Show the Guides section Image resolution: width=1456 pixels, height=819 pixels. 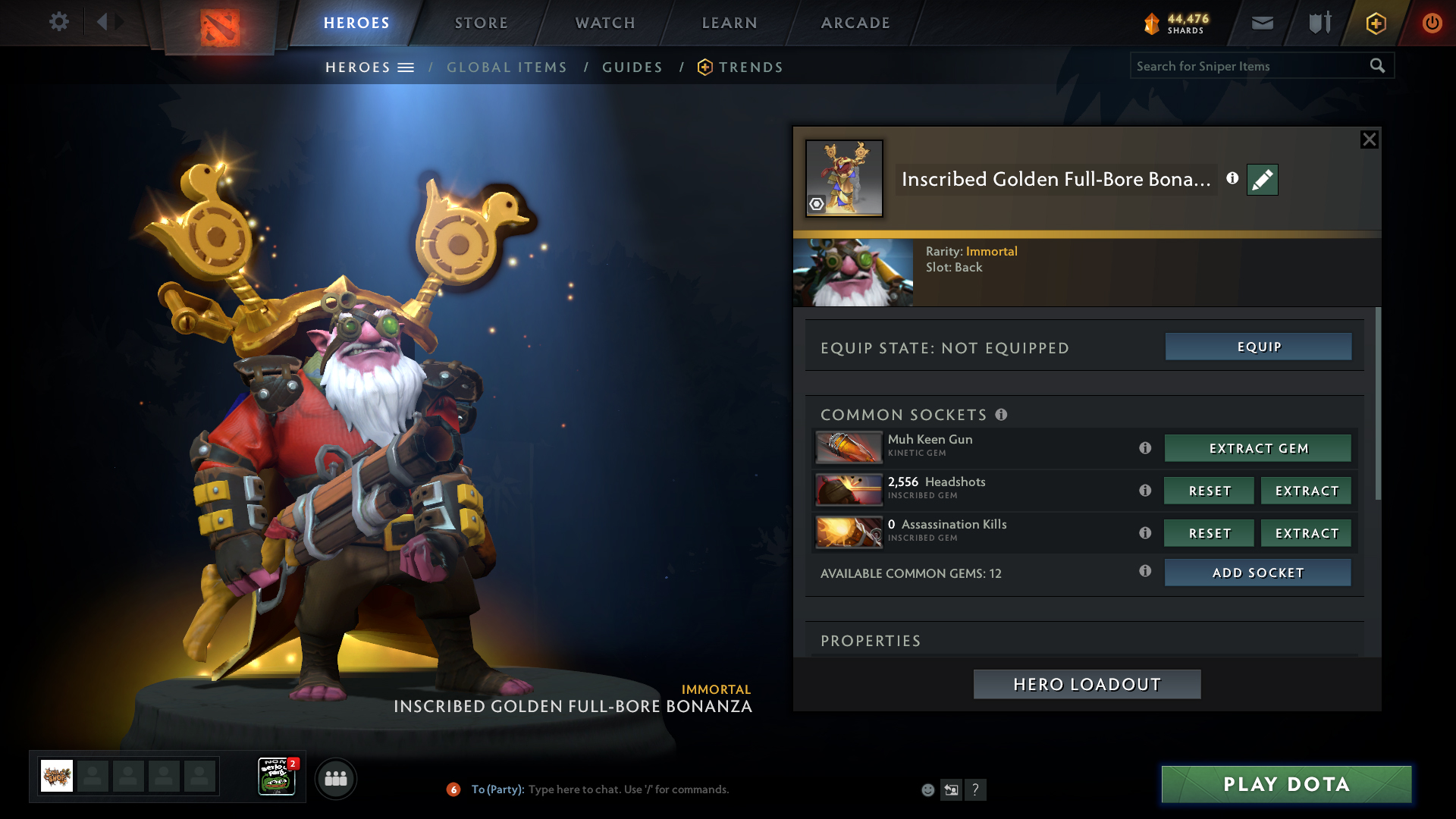click(632, 67)
